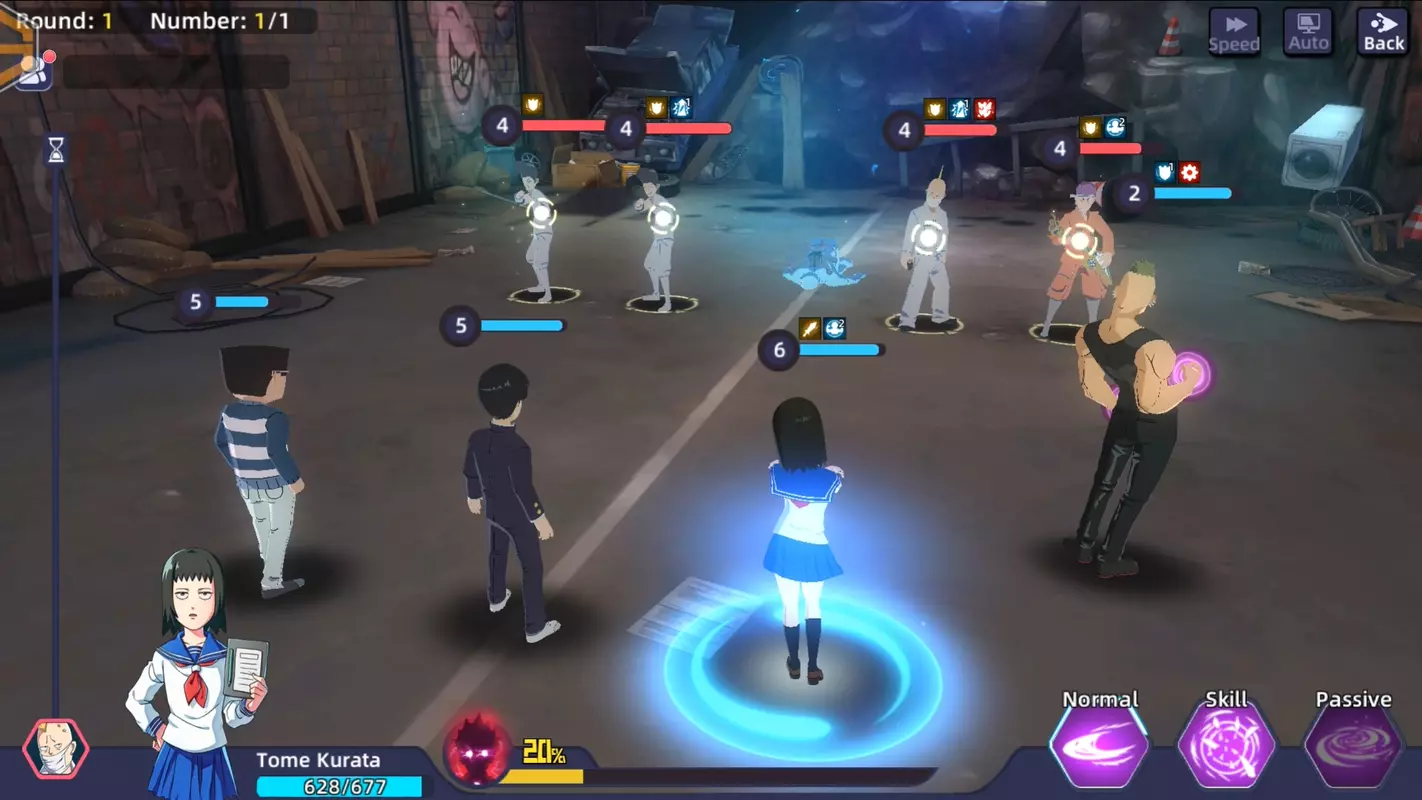Toggle battle Speed fast-forward
1422x800 pixels.
tap(1234, 31)
